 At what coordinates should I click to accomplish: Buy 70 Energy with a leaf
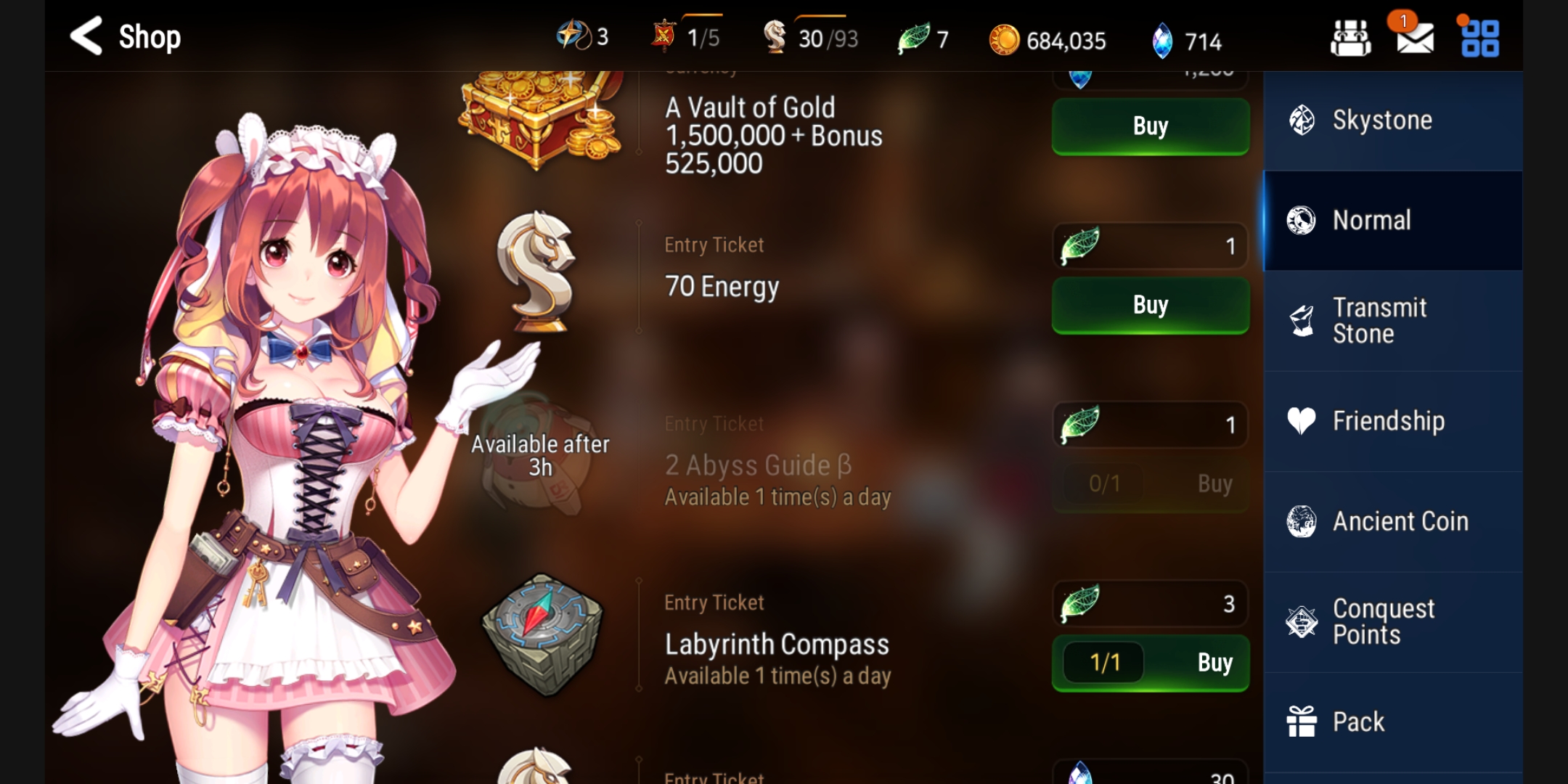[1150, 305]
